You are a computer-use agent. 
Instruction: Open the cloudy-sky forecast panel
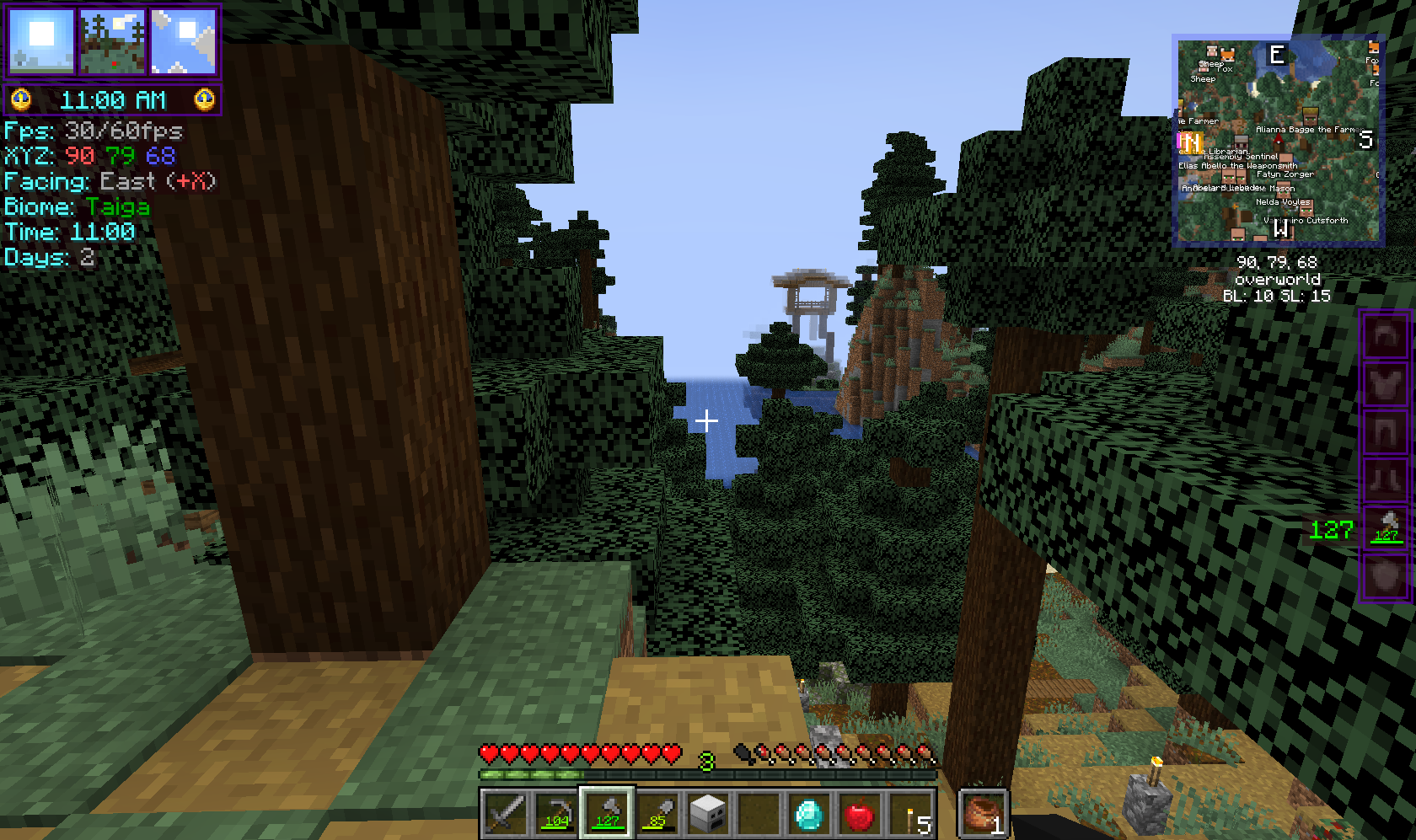pos(181,40)
